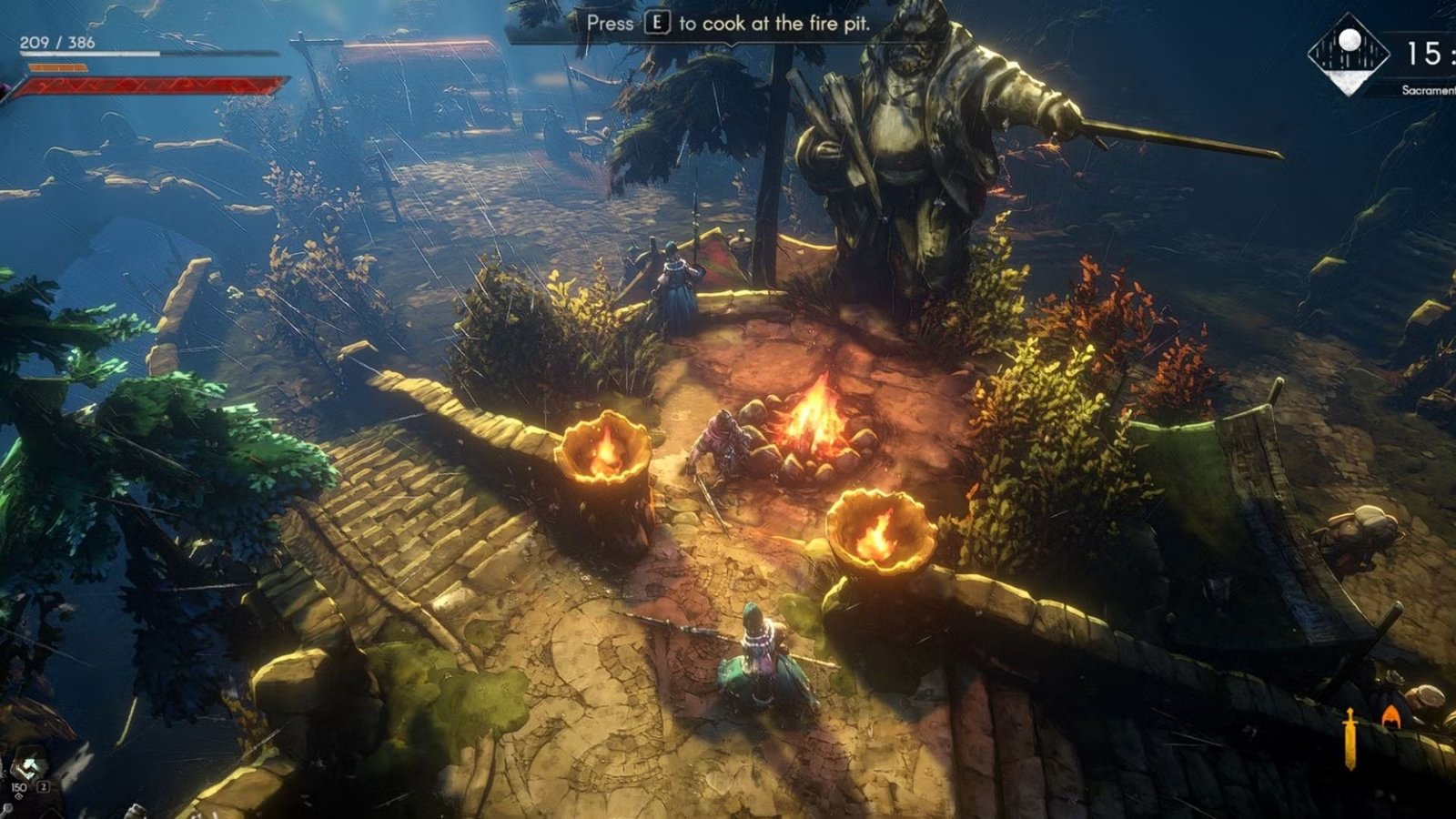The image size is (1456, 819).
Task: Click the quantity badge showing 2 on the weapon
Action: [43, 786]
